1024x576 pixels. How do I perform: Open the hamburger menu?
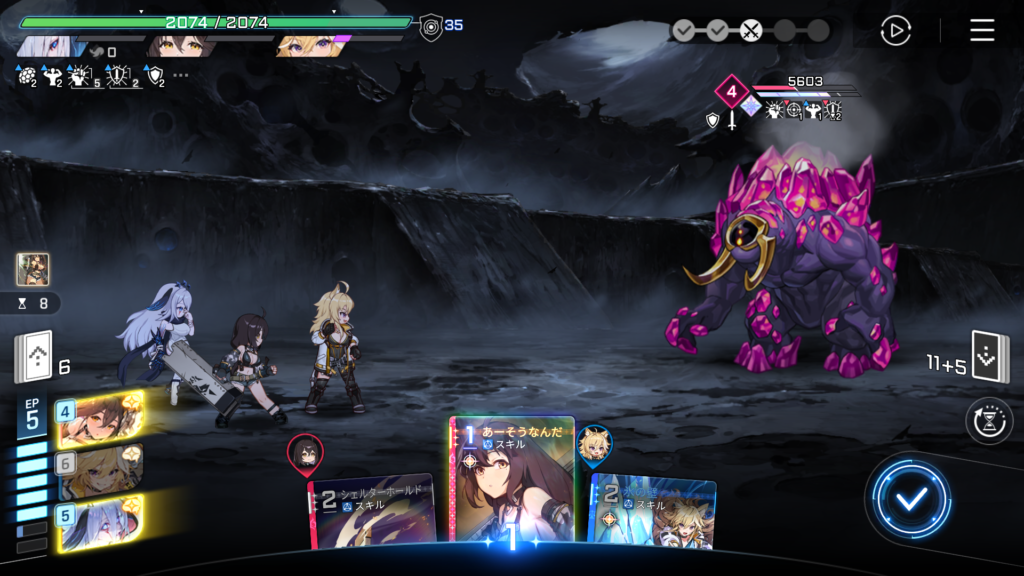[982, 30]
